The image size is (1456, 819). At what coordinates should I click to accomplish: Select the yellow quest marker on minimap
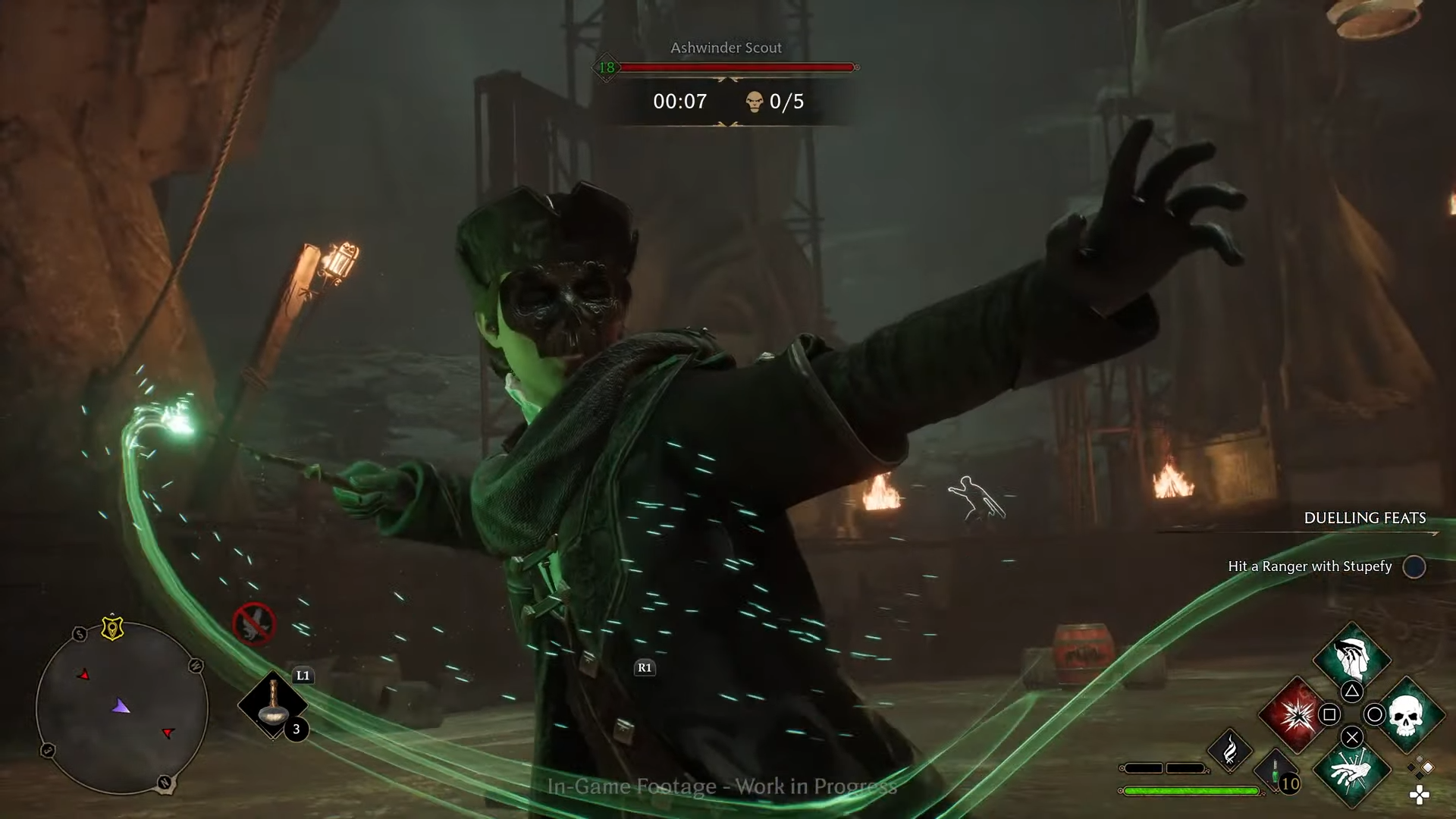pyautogui.click(x=112, y=628)
